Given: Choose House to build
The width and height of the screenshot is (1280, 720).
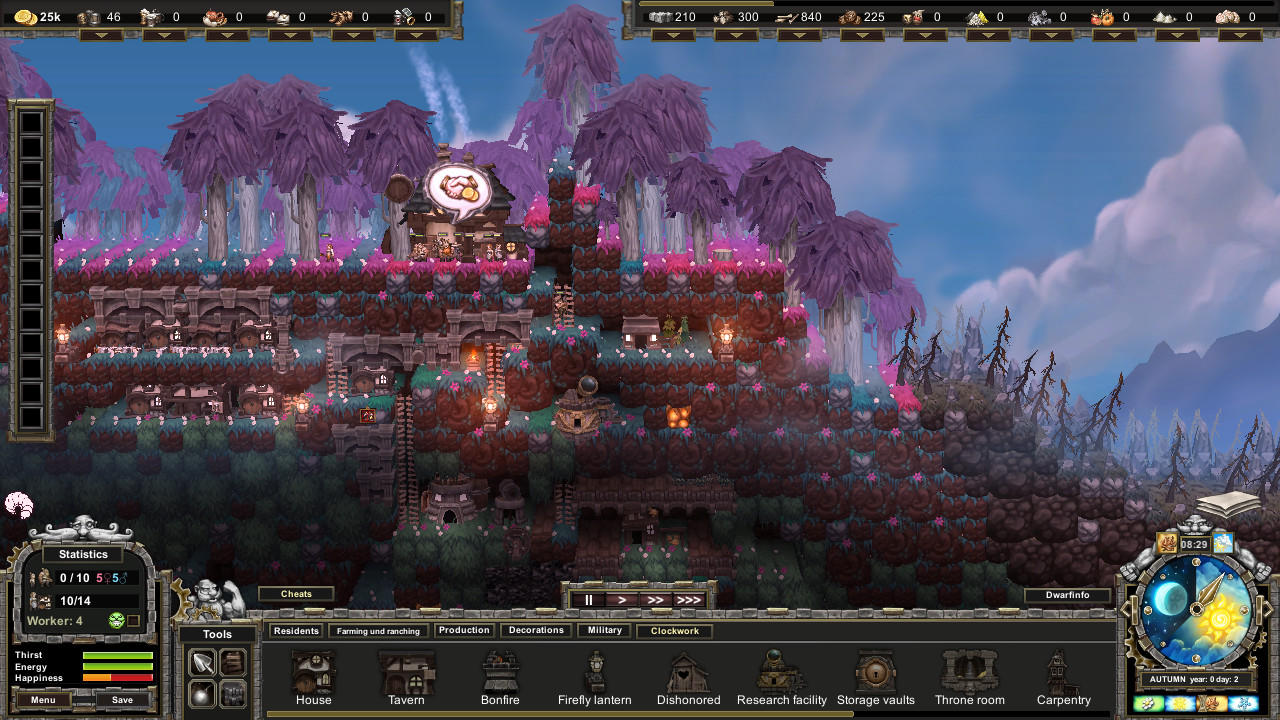Looking at the screenshot, I should point(313,675).
